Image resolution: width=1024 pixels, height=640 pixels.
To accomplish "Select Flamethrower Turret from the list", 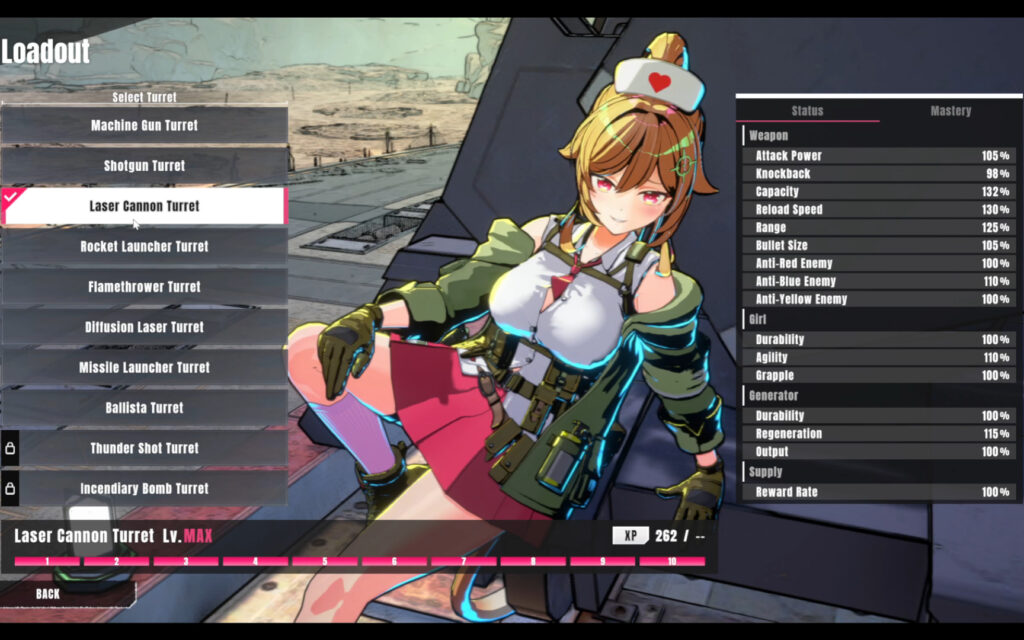I will (x=144, y=287).
